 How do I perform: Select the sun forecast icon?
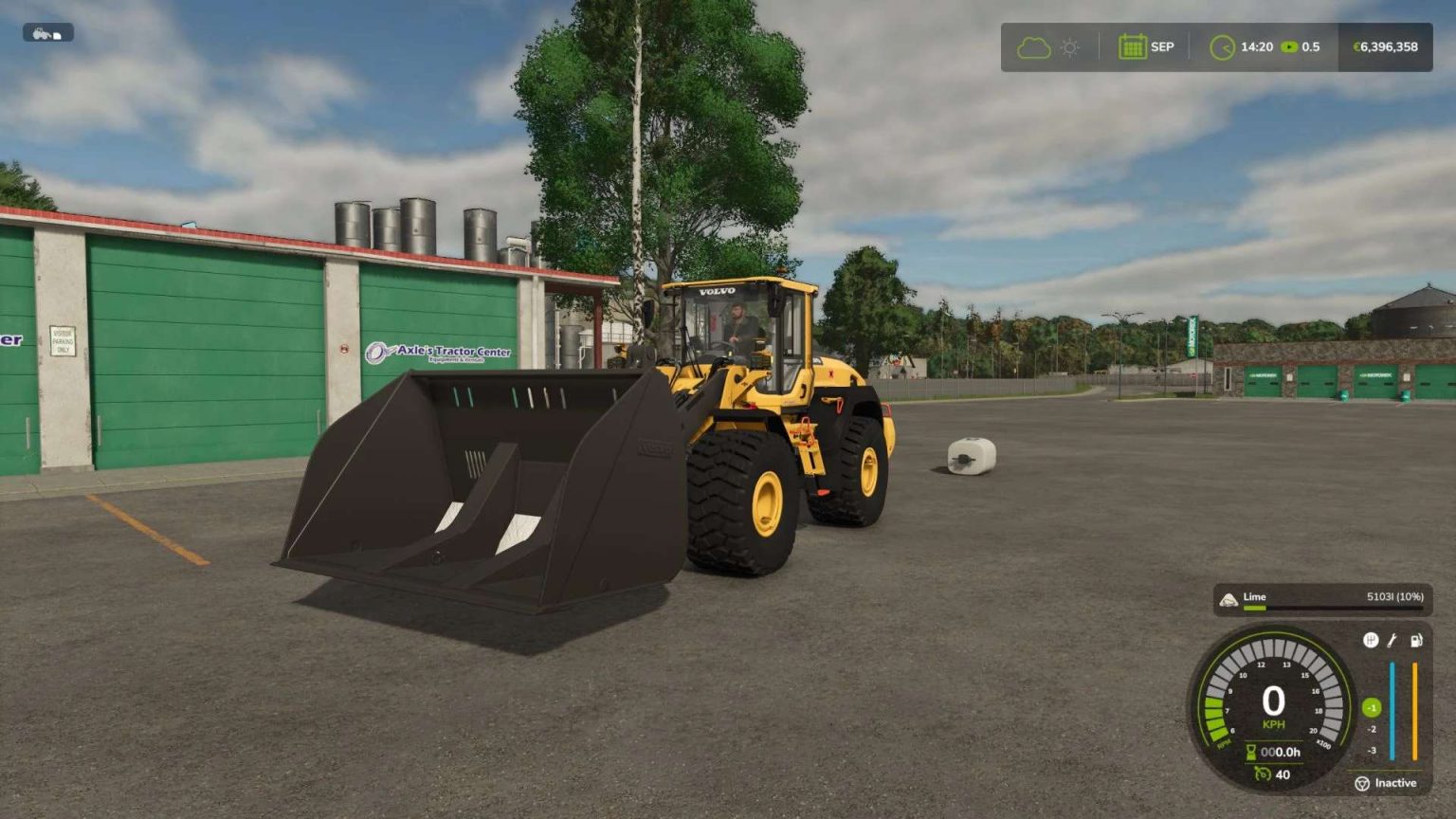[x=1069, y=47]
